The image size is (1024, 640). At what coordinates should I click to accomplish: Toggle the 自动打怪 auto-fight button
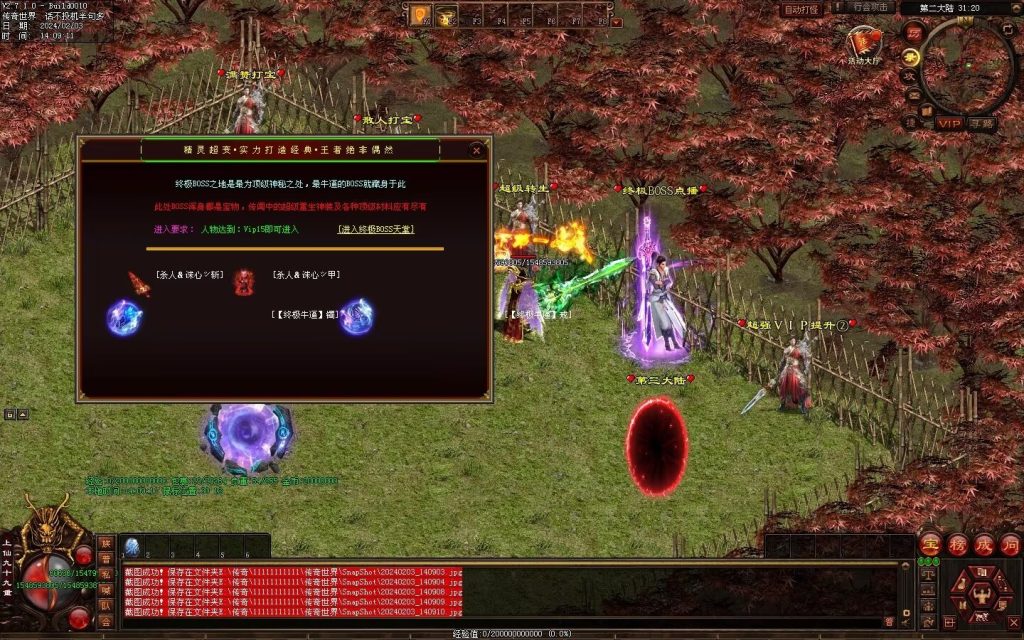800,9
